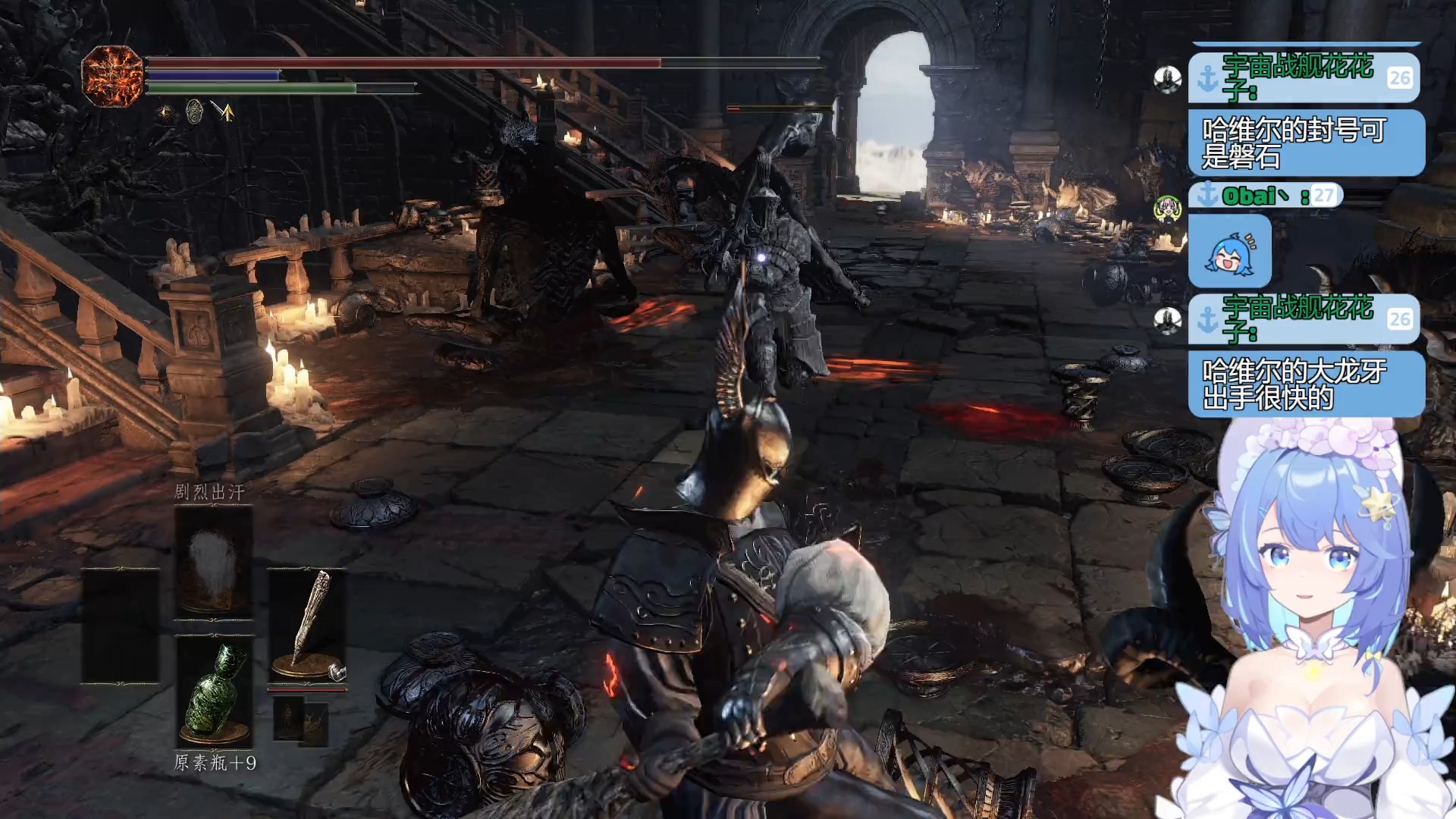Open the blue-haired chibi sticker in chat
Viewport: 1456px width, 819px height.
tap(1229, 251)
